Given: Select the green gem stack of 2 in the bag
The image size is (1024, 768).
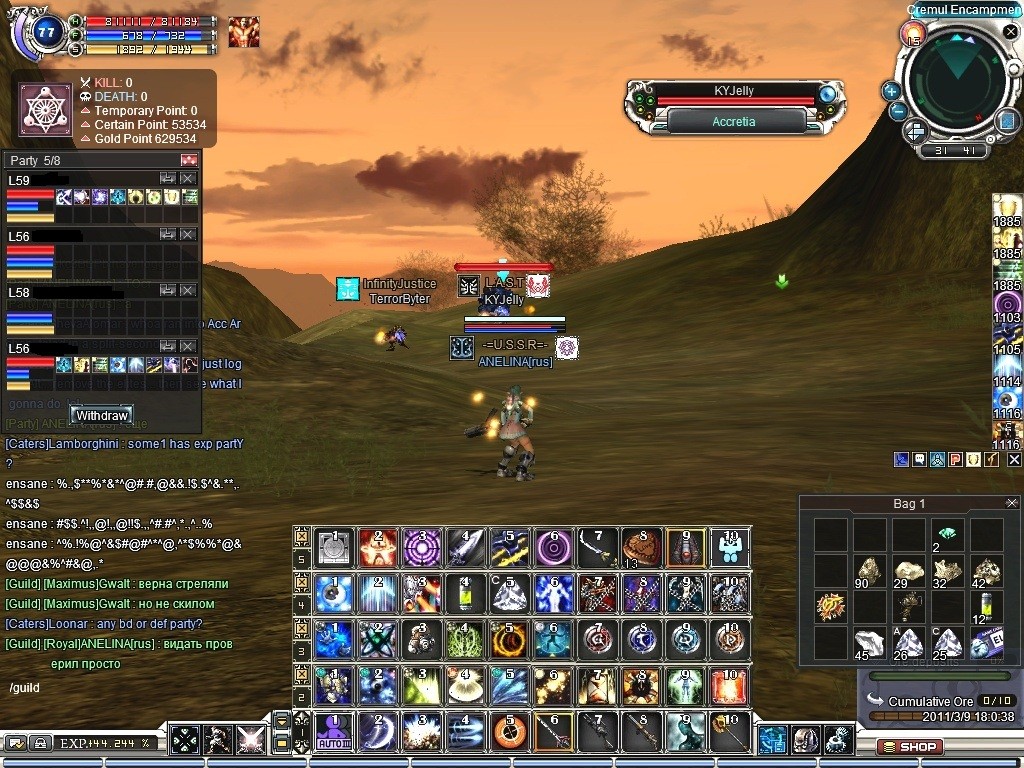Looking at the screenshot, I should click(x=947, y=535).
